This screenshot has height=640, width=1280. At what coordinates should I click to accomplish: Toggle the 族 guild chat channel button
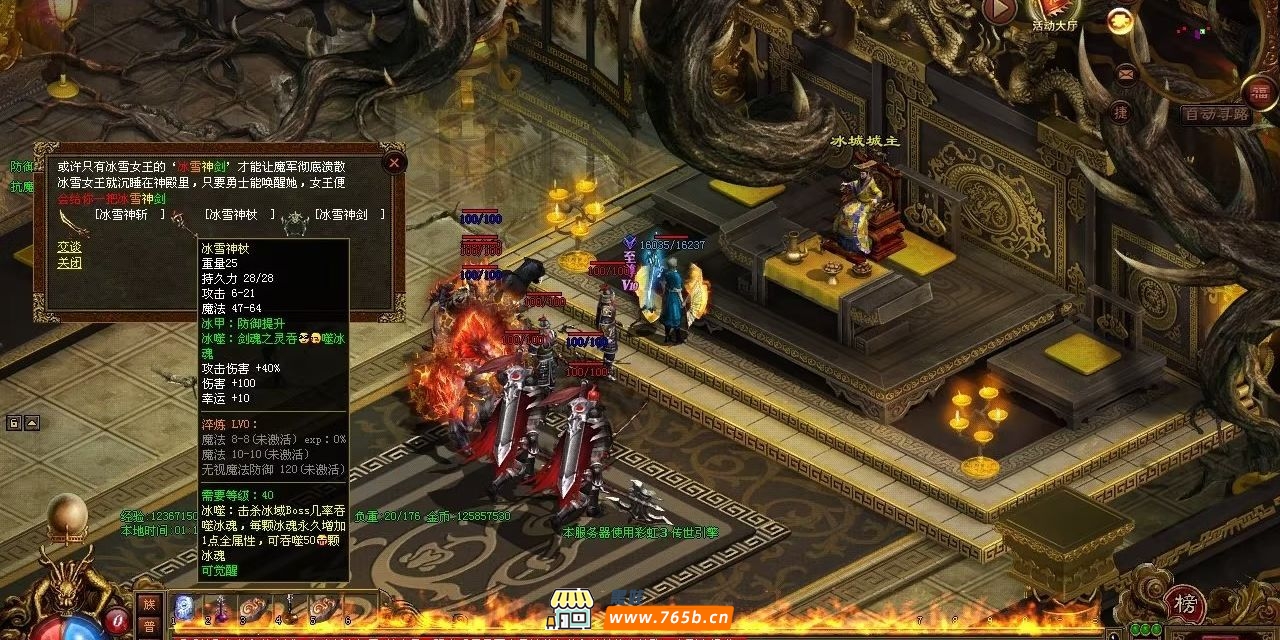(x=148, y=604)
